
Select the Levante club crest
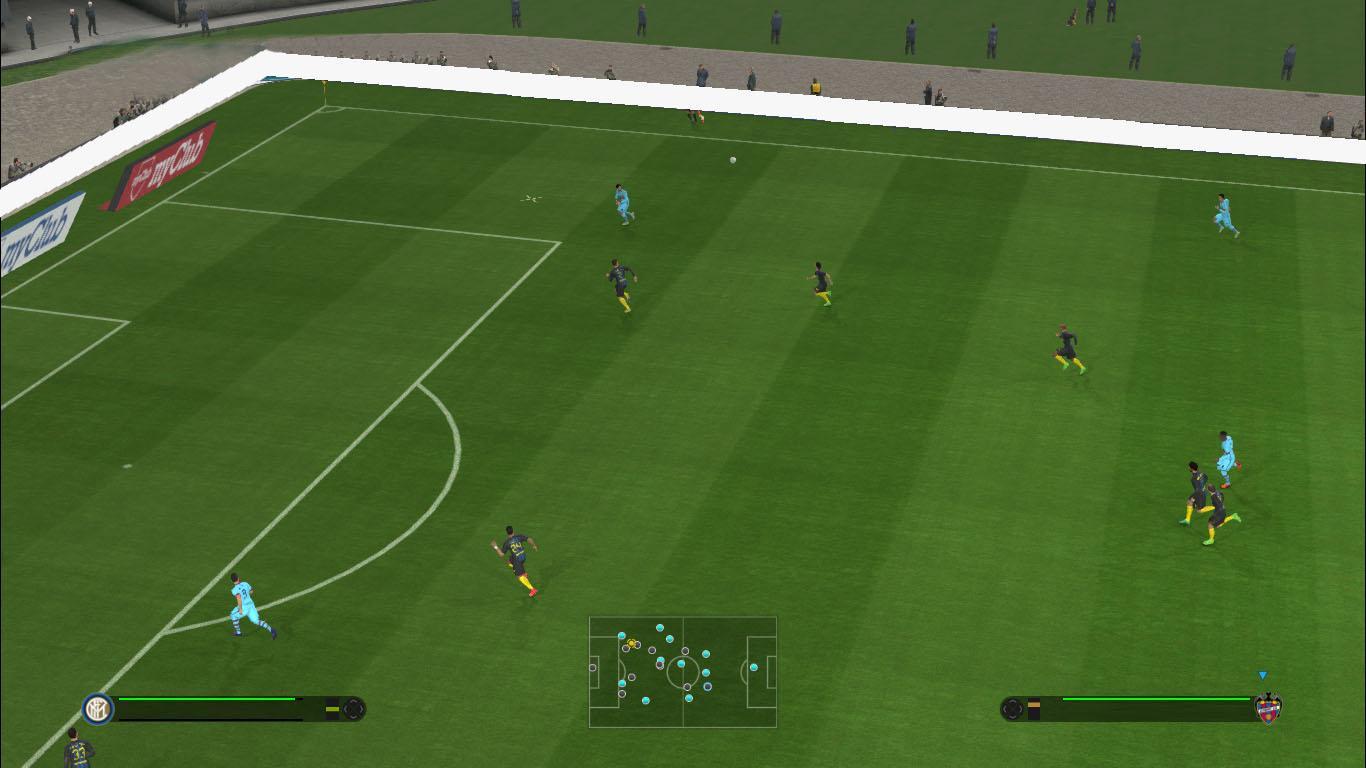pos(1268,709)
